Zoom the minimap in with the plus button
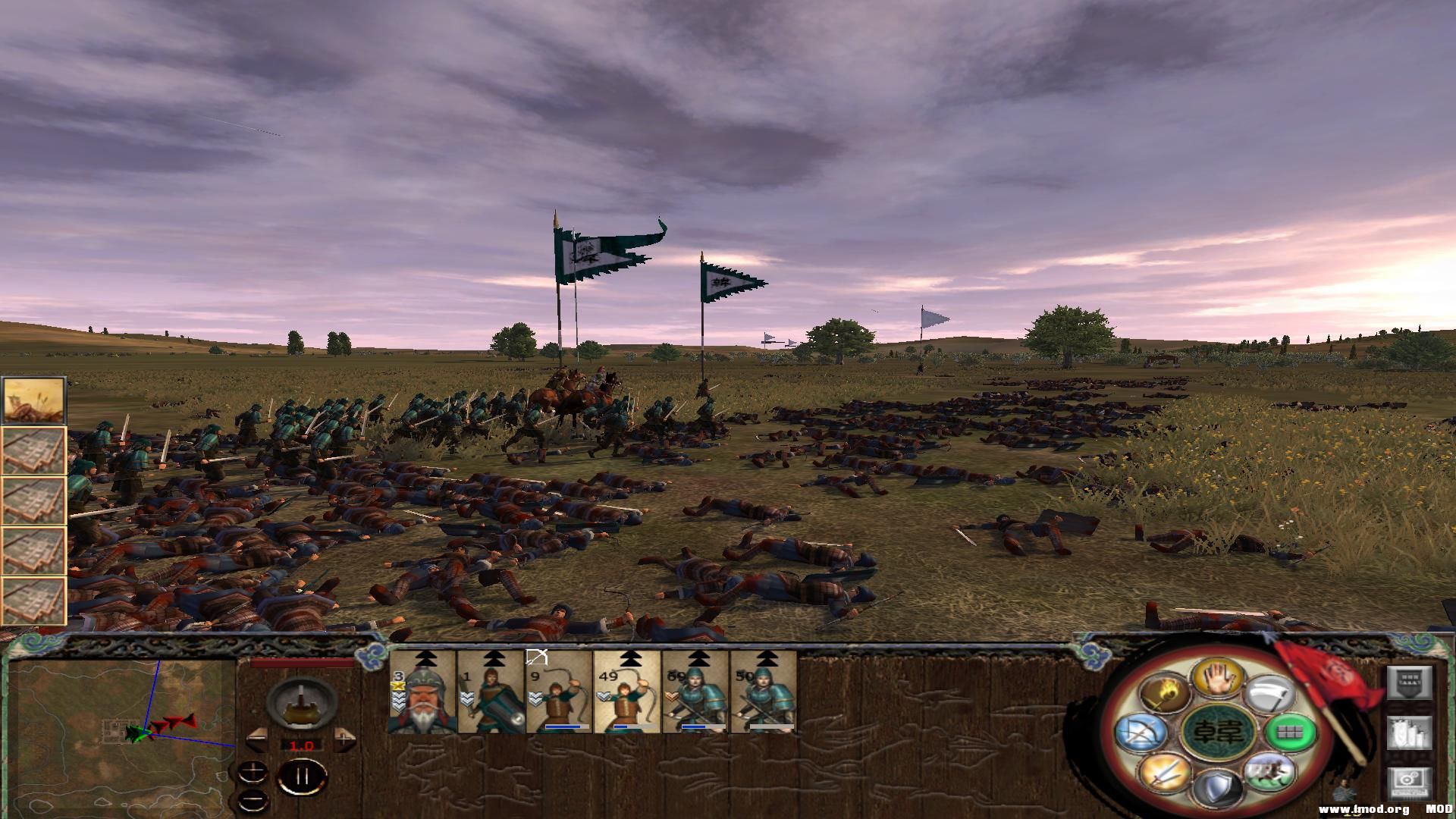 coord(253,771)
